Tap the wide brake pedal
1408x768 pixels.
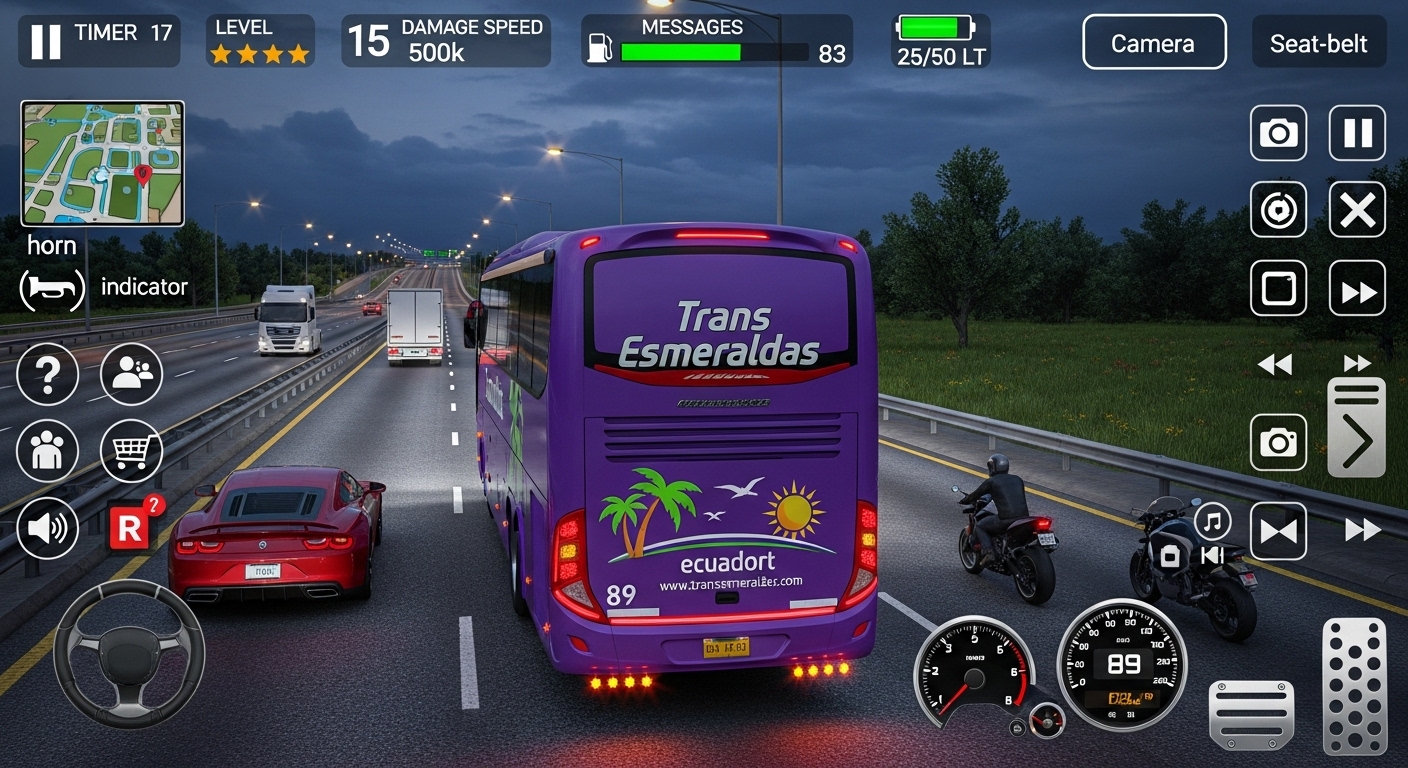coord(1251,713)
